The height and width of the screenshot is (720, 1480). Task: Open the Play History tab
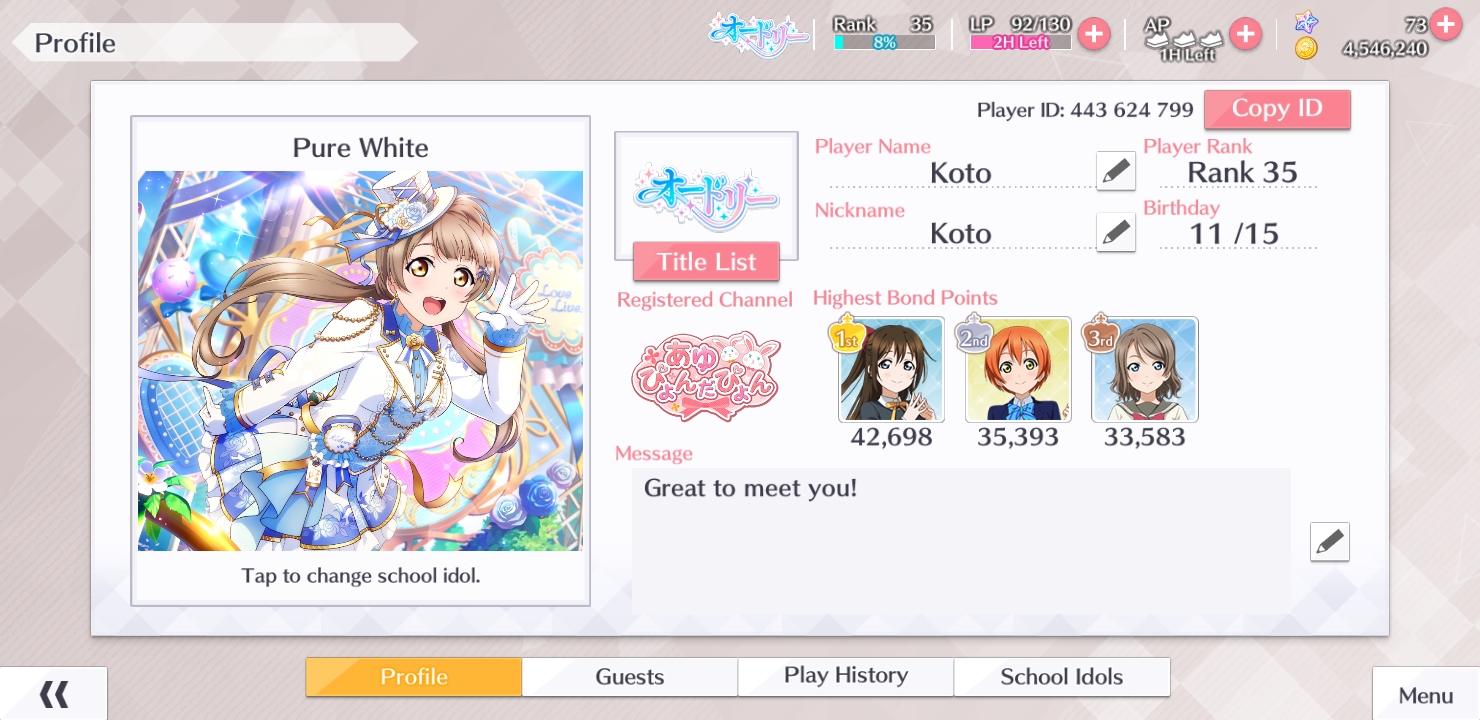point(845,677)
